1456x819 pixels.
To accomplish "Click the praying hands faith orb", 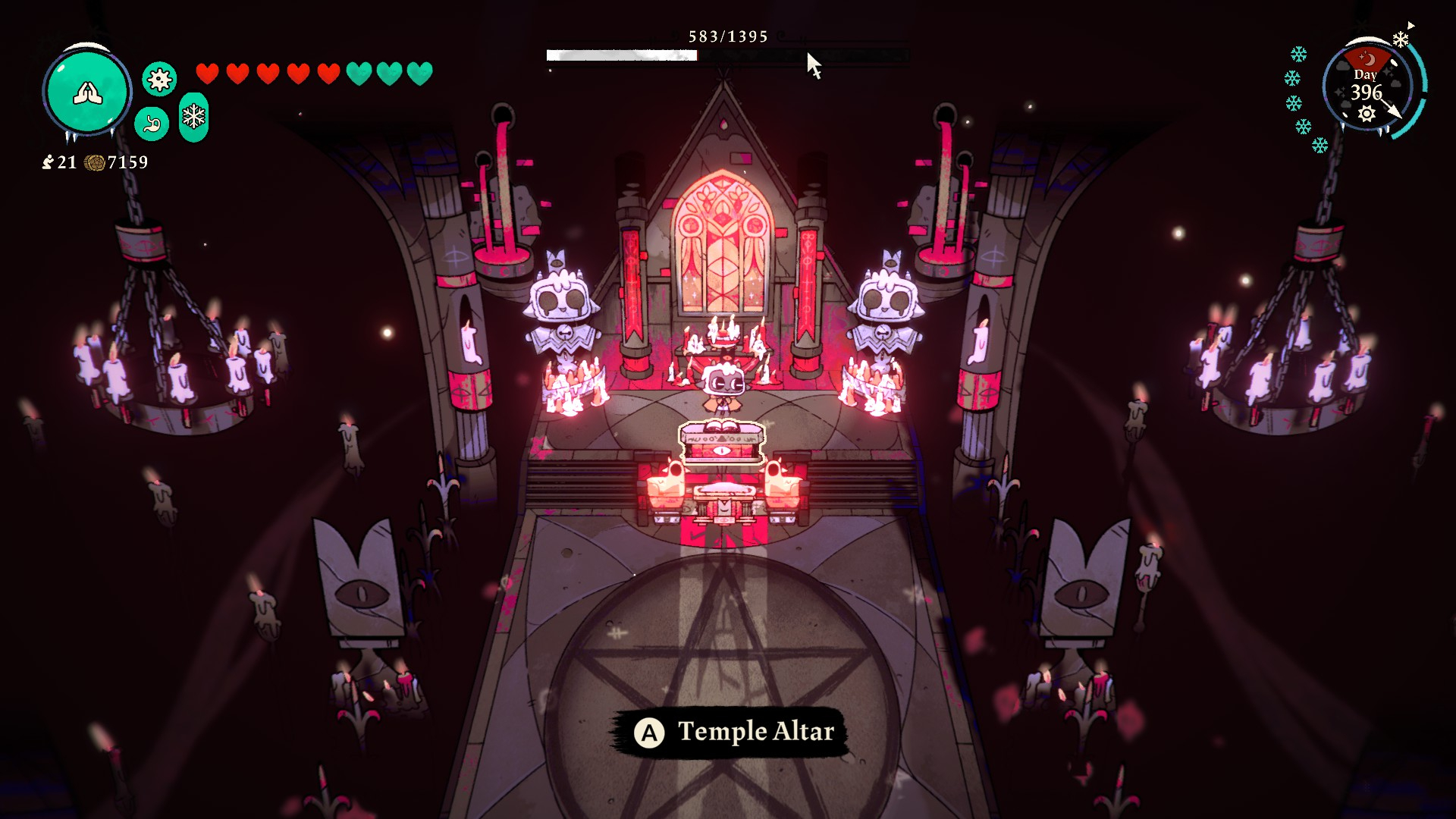I will [x=87, y=93].
